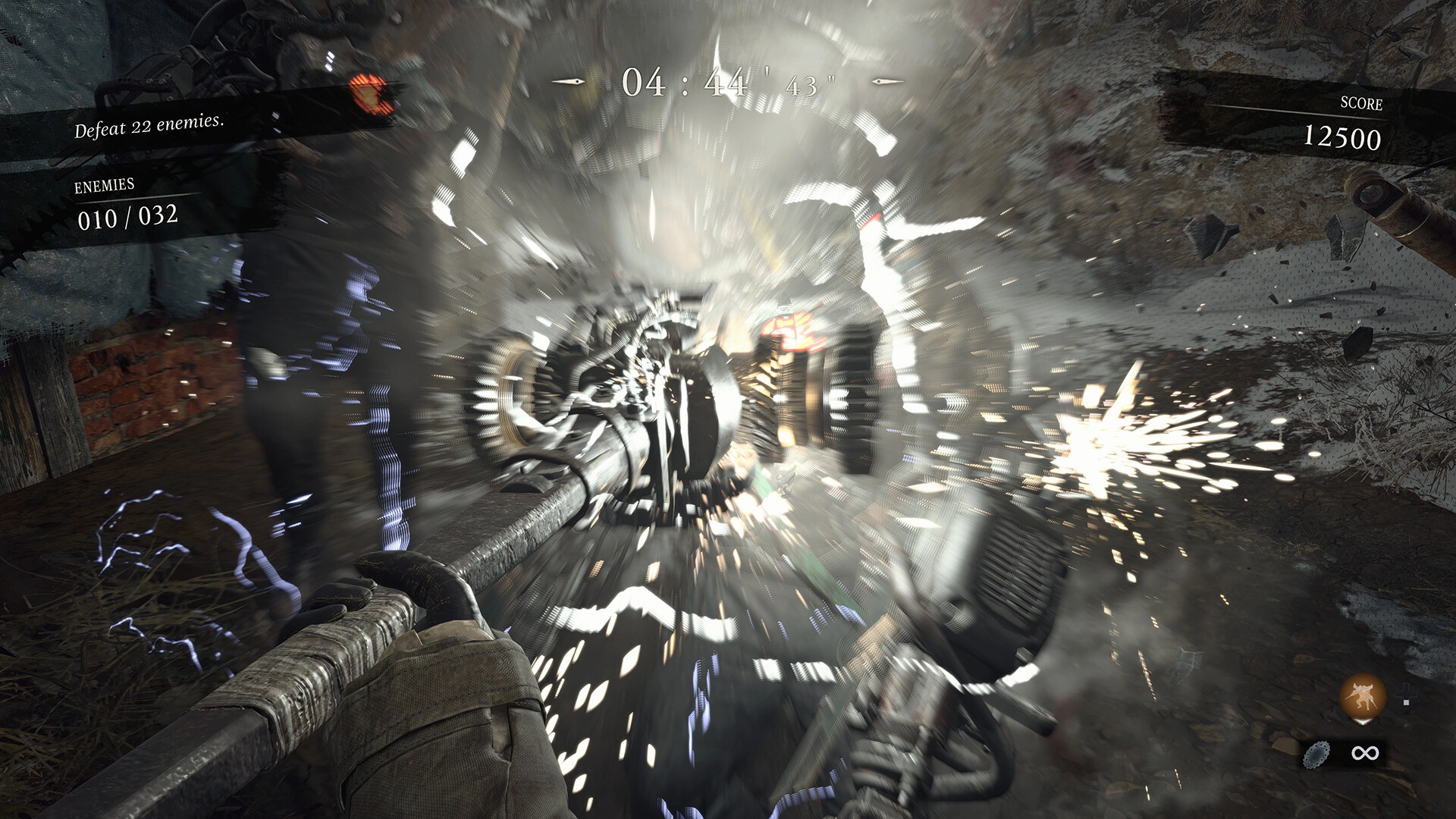
Task: Click the Defeat 22 enemies text
Action: (x=152, y=128)
